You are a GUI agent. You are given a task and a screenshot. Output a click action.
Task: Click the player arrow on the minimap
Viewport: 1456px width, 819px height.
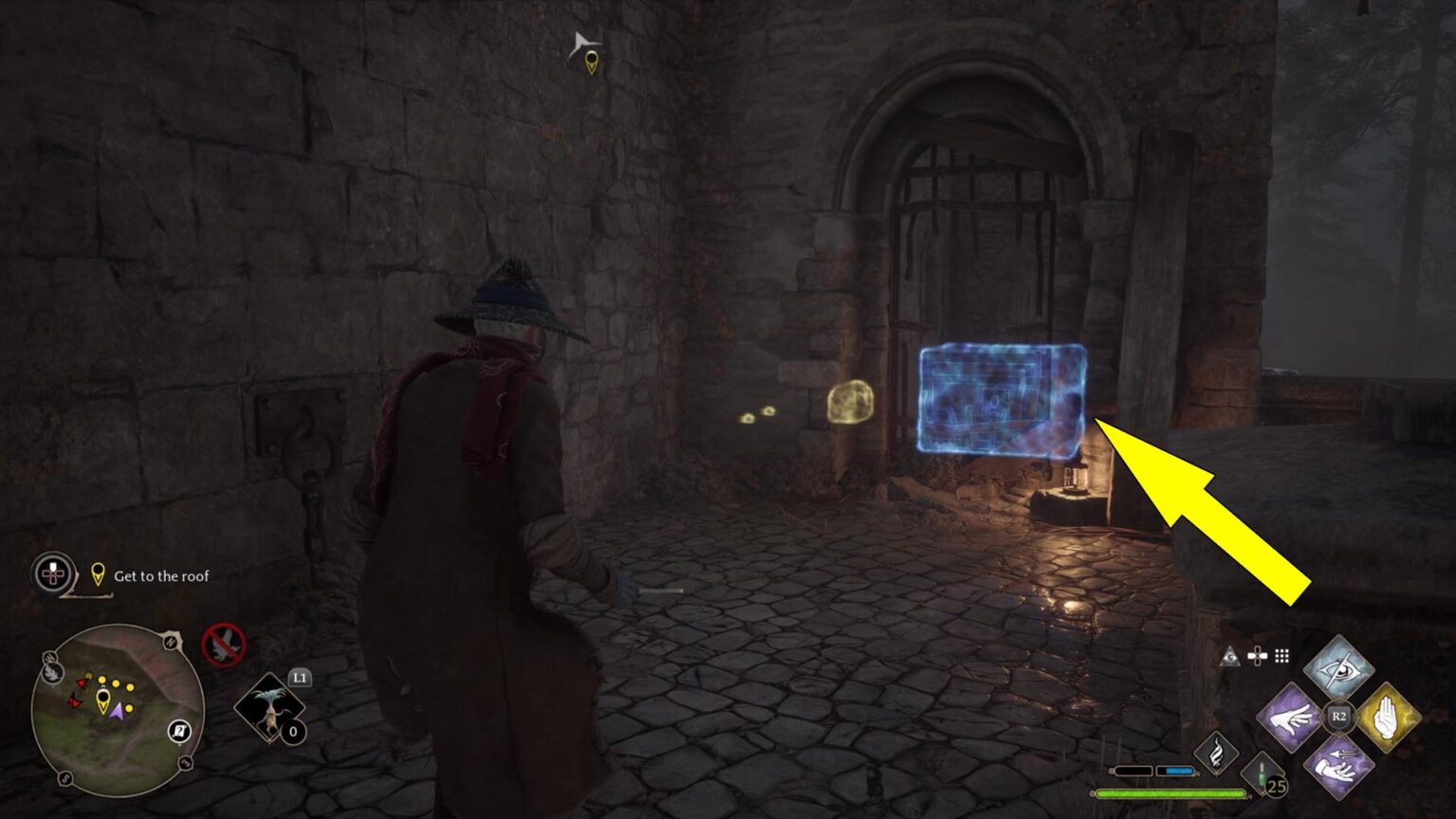point(118,711)
